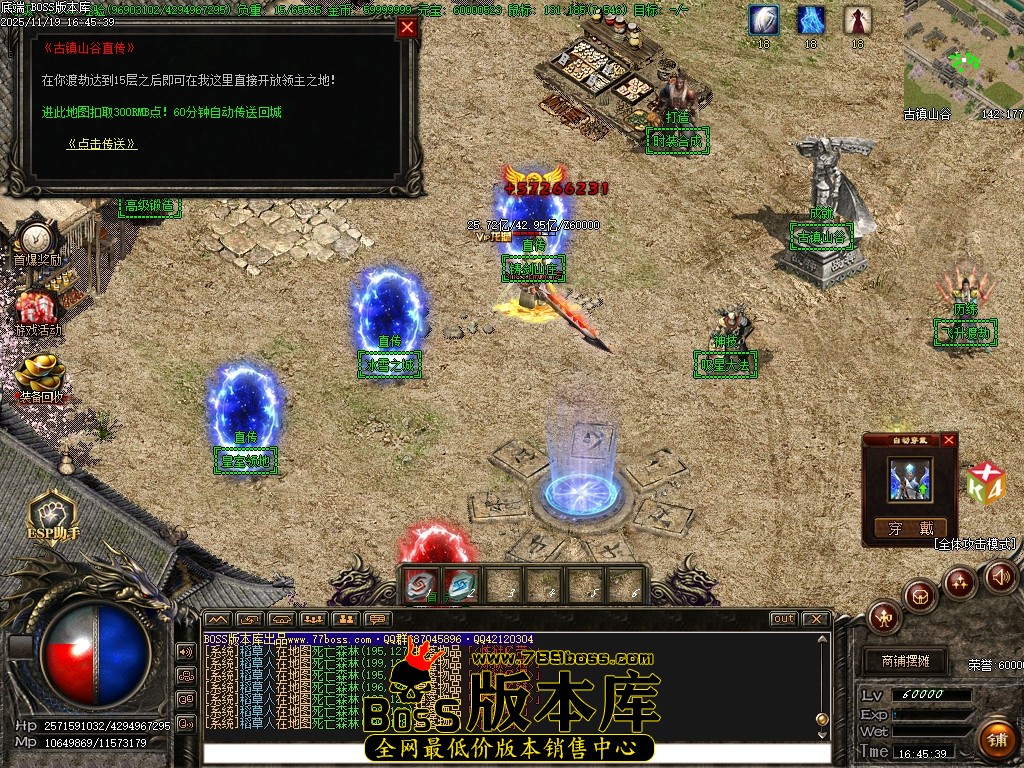Close the 自动穿戴 auto-equip popup

click(949, 440)
